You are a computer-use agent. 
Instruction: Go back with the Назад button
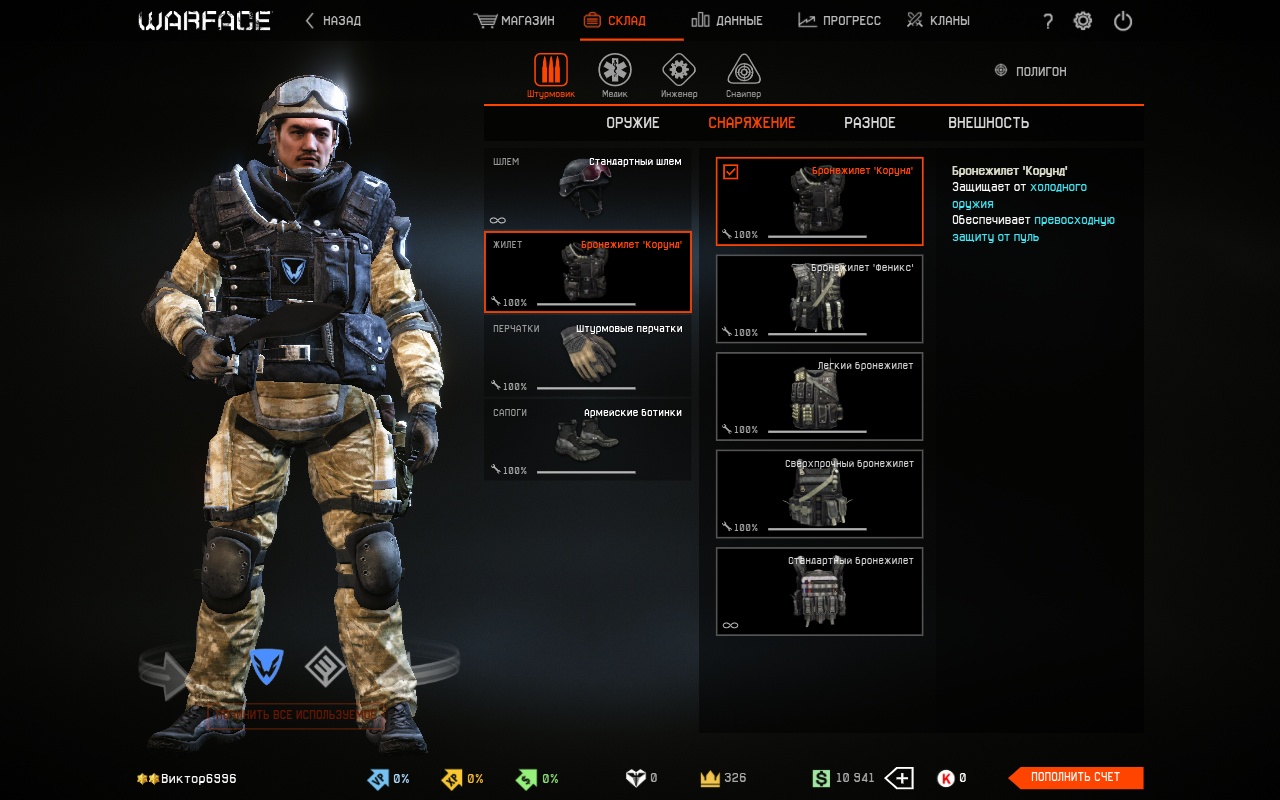click(x=333, y=20)
